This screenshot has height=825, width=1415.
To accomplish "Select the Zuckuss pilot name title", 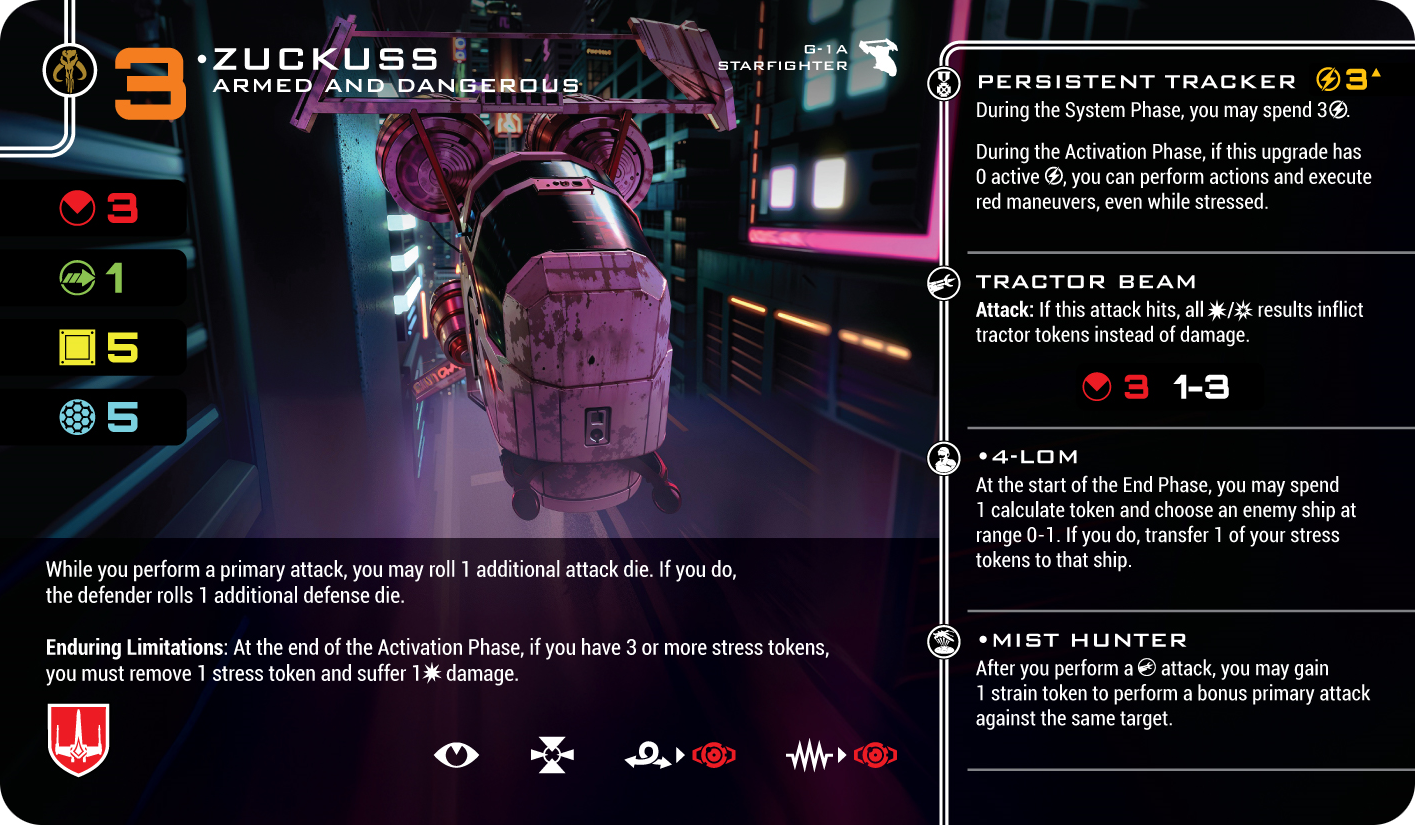I will [x=326, y=59].
